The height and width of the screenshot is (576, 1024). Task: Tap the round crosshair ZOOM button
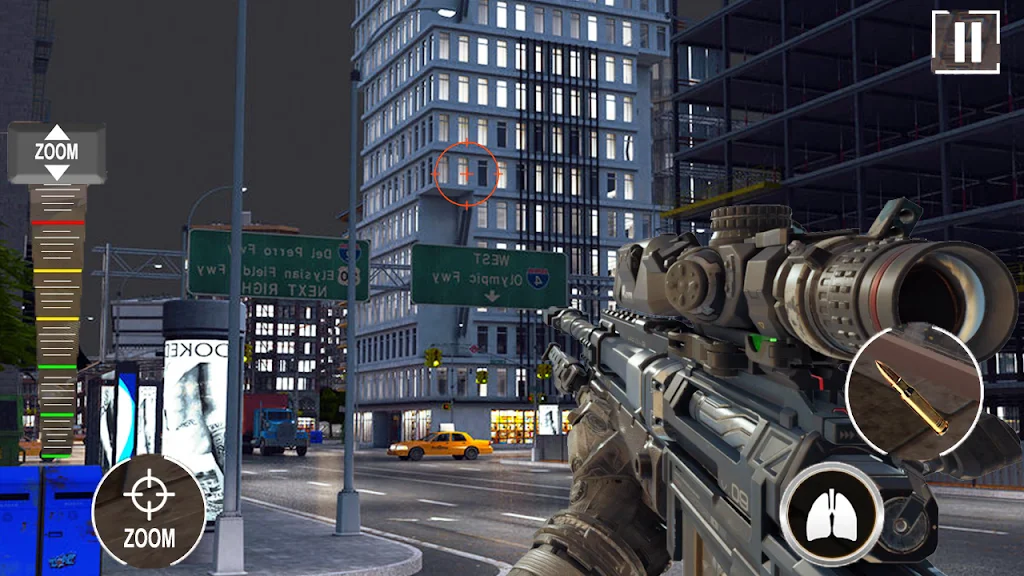(149, 511)
